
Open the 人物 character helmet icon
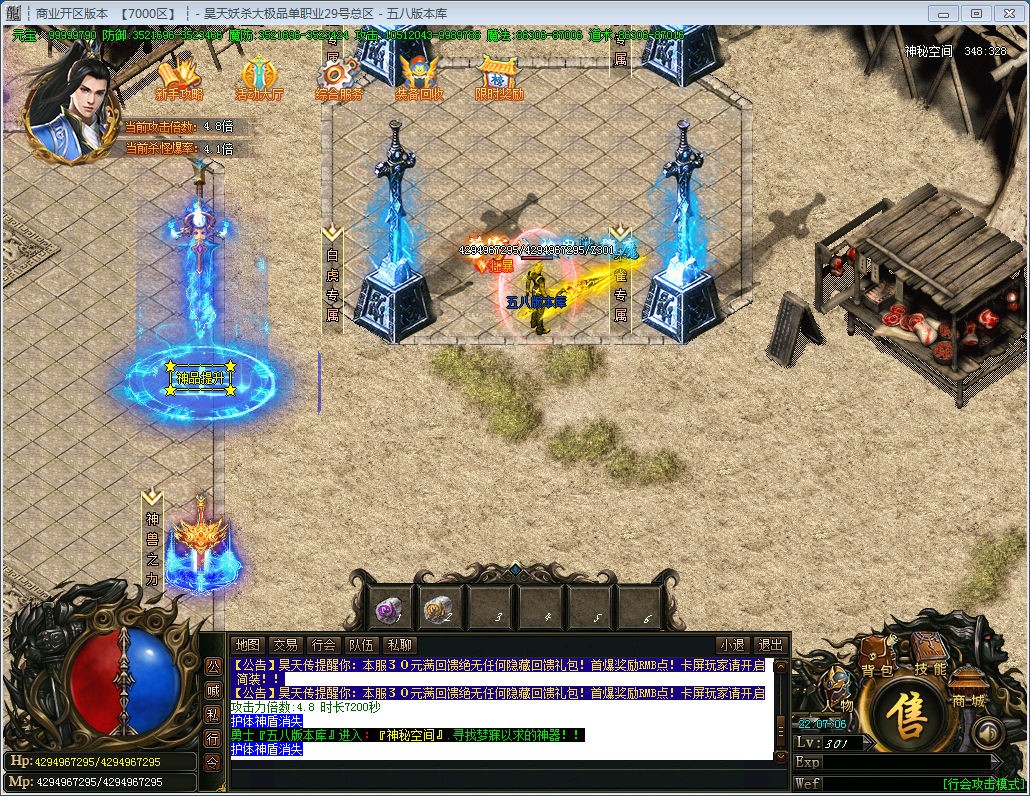(838, 688)
